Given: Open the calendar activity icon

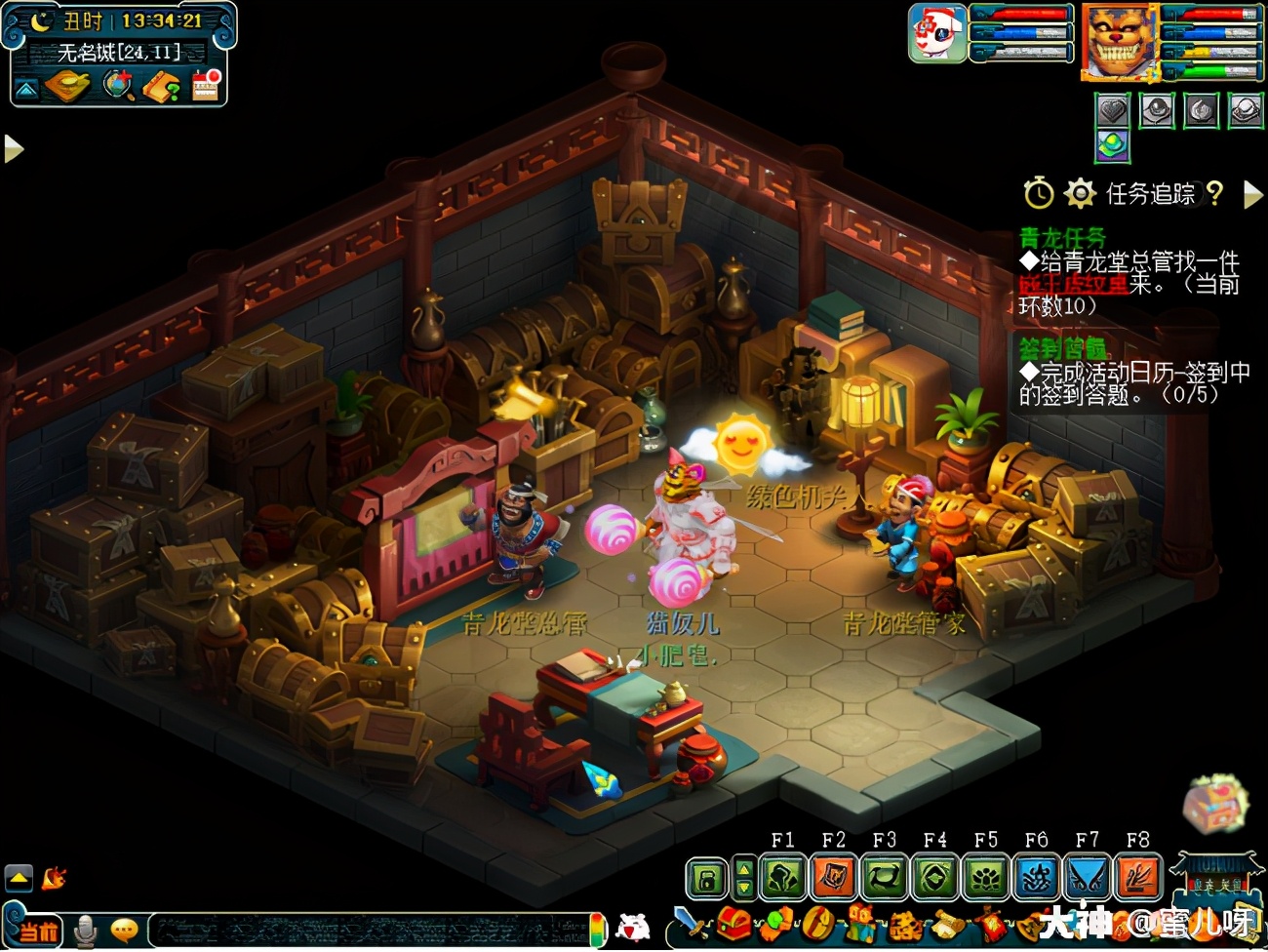Looking at the screenshot, I should point(206,86).
